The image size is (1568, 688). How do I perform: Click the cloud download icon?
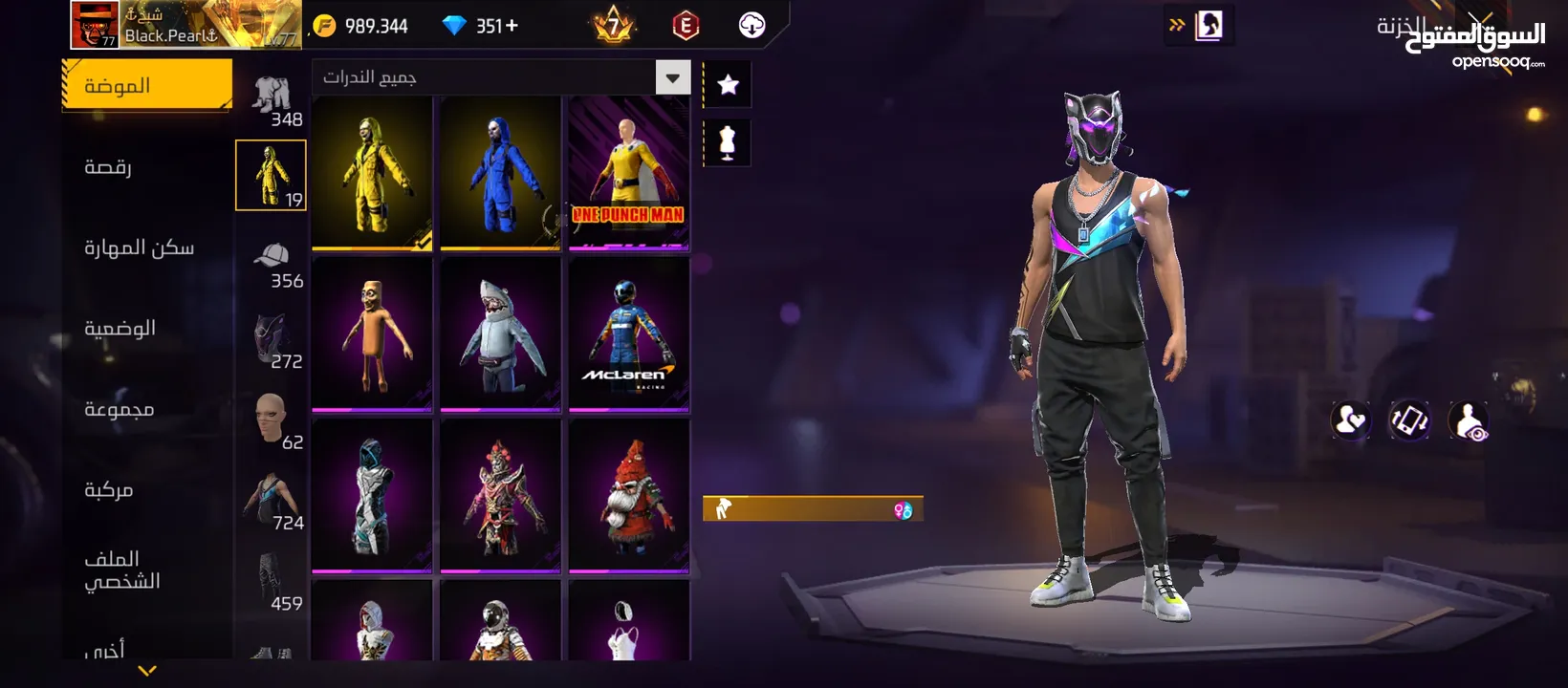[752, 25]
